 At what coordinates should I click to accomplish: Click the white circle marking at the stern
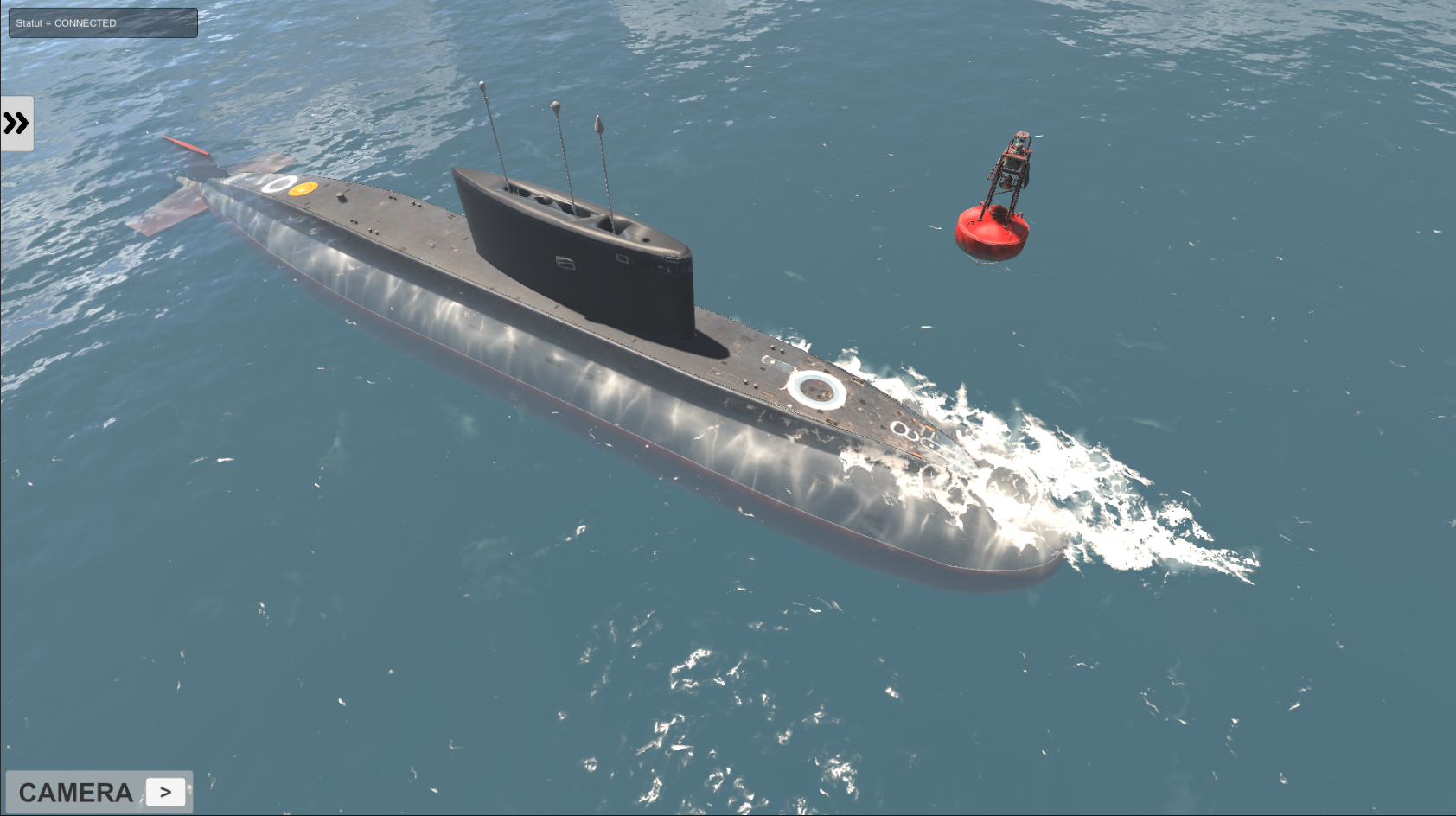[277, 184]
